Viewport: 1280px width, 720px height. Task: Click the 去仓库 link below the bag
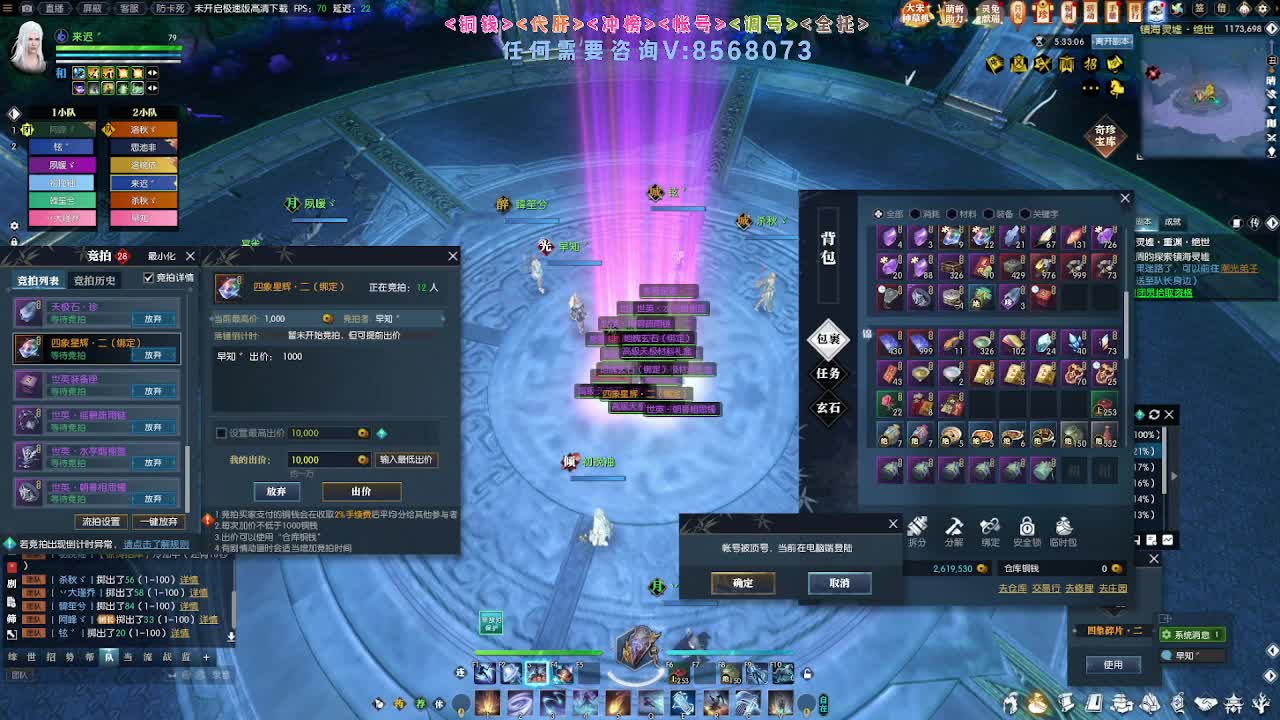1012,588
